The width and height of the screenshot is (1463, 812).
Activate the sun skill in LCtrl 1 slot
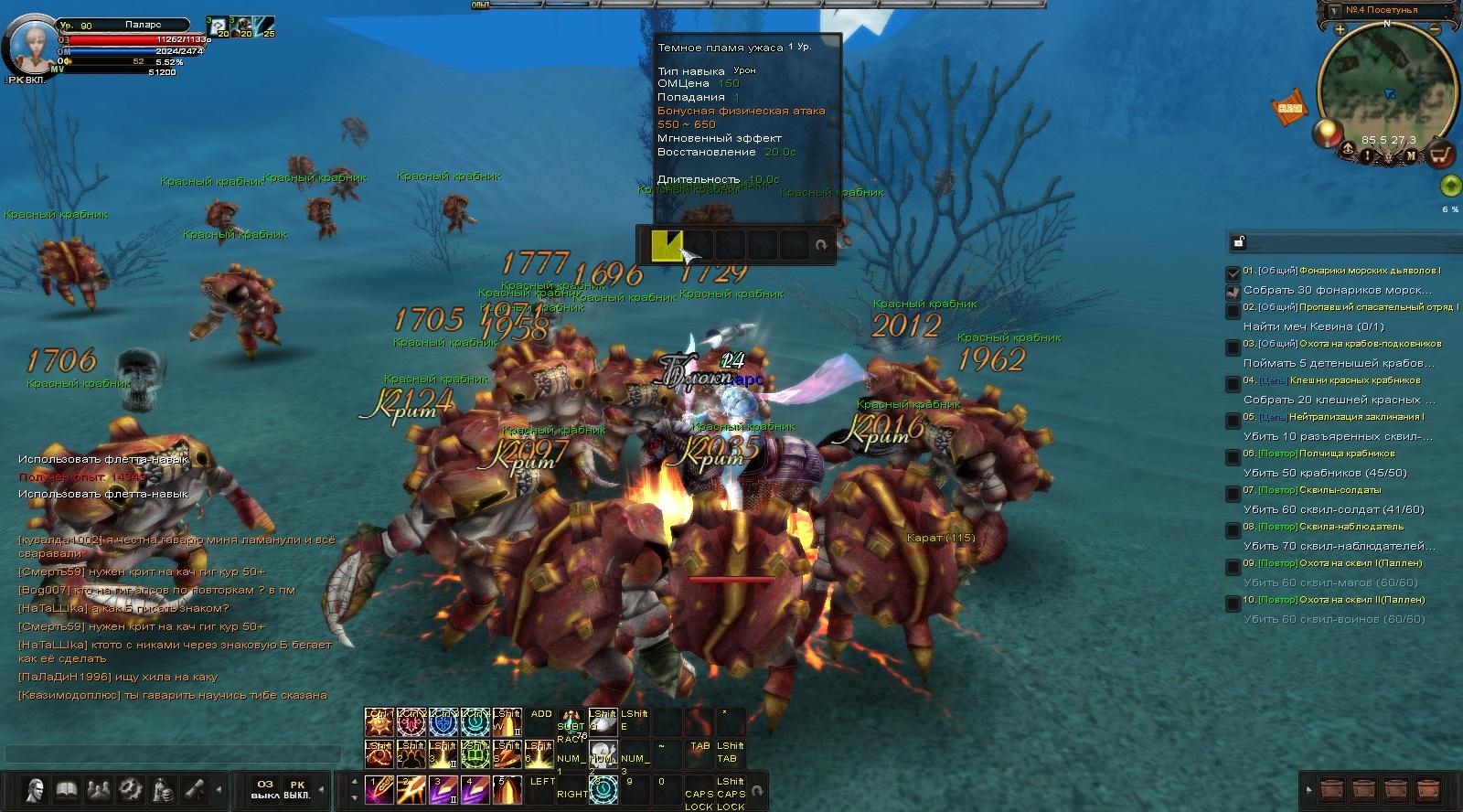(x=379, y=722)
